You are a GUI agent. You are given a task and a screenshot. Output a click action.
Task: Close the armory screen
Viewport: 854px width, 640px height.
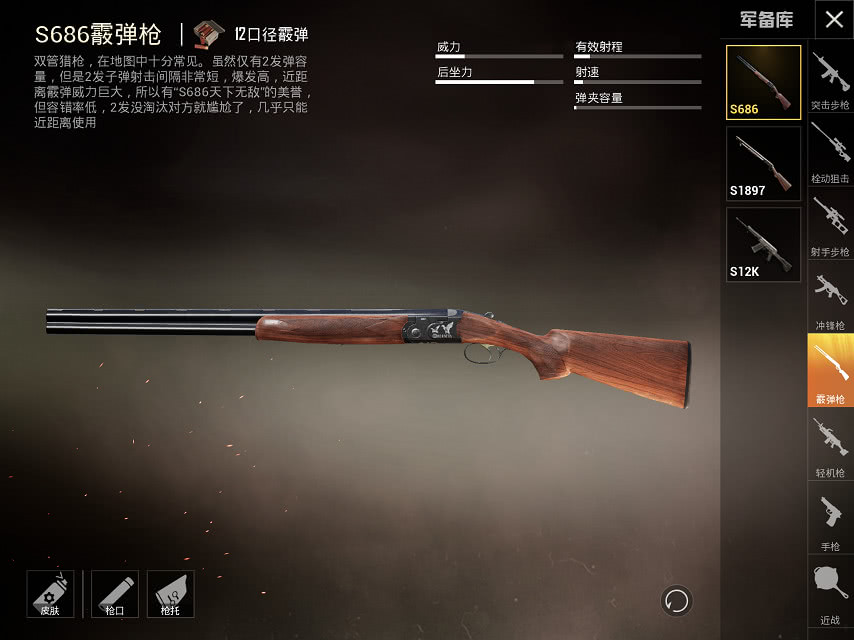[834, 20]
